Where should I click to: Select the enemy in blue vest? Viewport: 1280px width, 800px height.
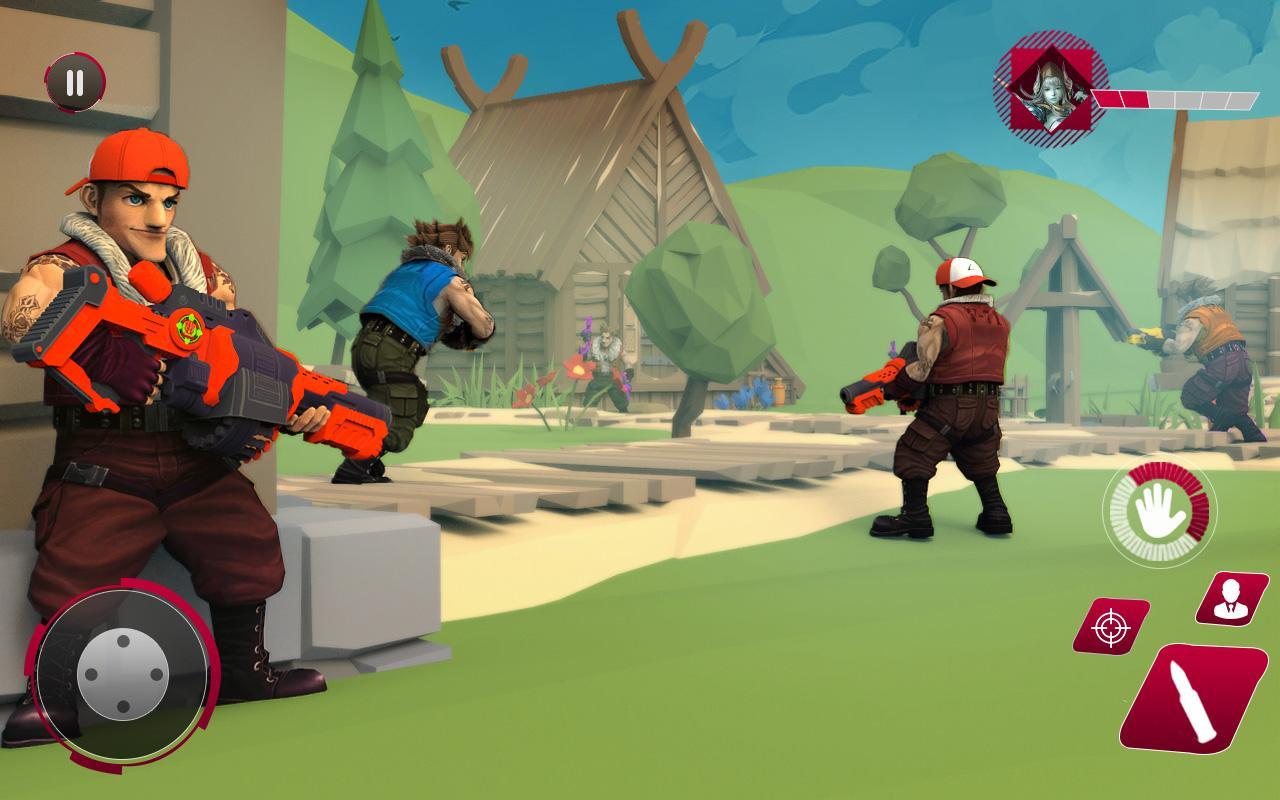point(420,330)
